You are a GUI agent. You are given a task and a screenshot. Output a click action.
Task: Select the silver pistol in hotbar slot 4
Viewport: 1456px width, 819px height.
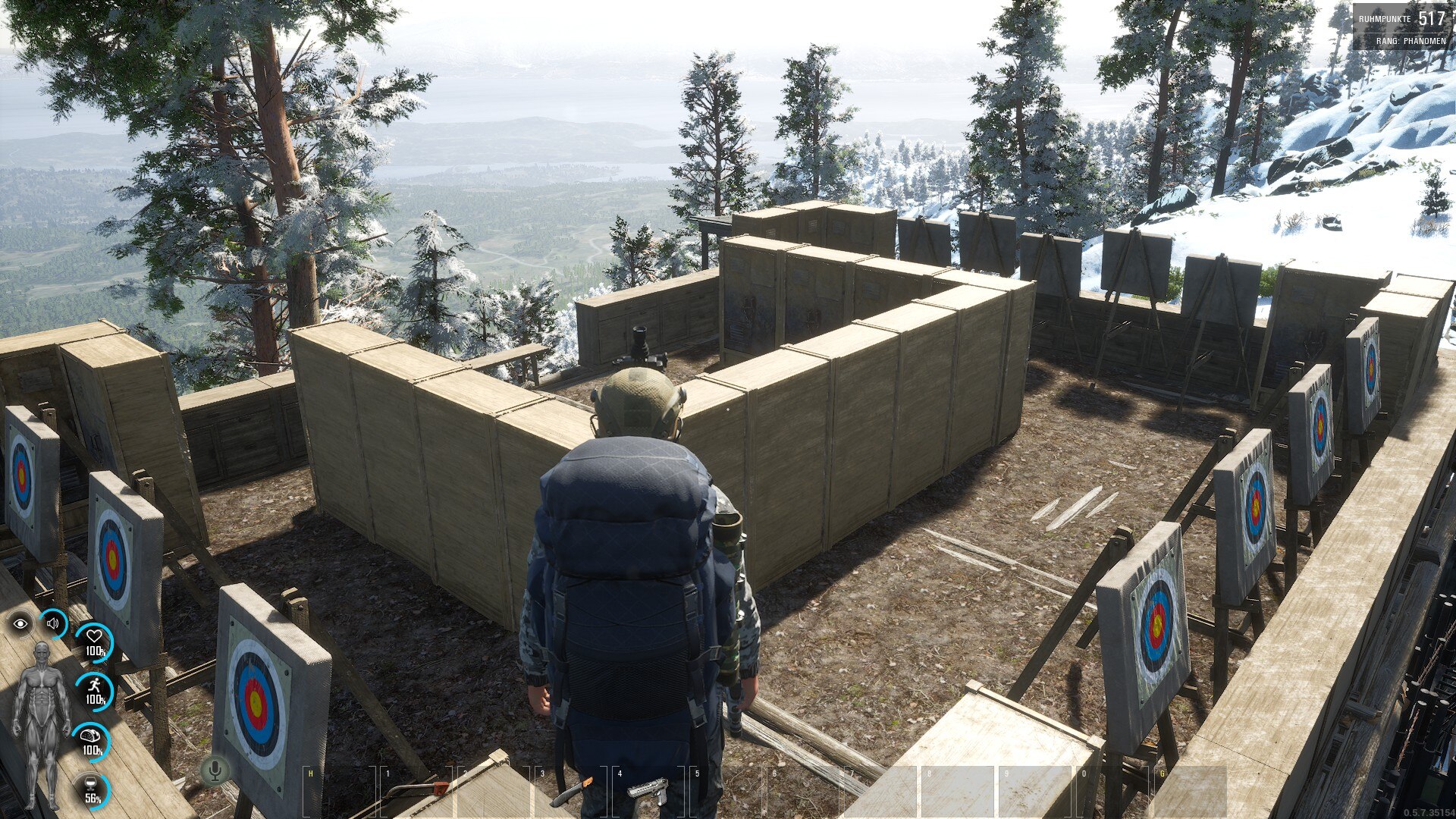point(649,791)
